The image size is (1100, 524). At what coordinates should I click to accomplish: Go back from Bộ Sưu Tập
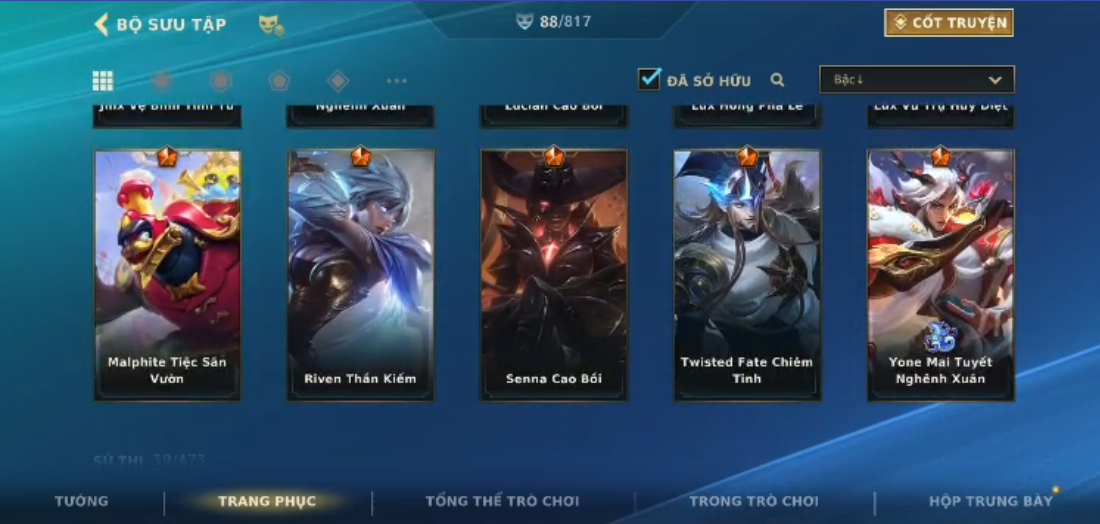(101, 24)
